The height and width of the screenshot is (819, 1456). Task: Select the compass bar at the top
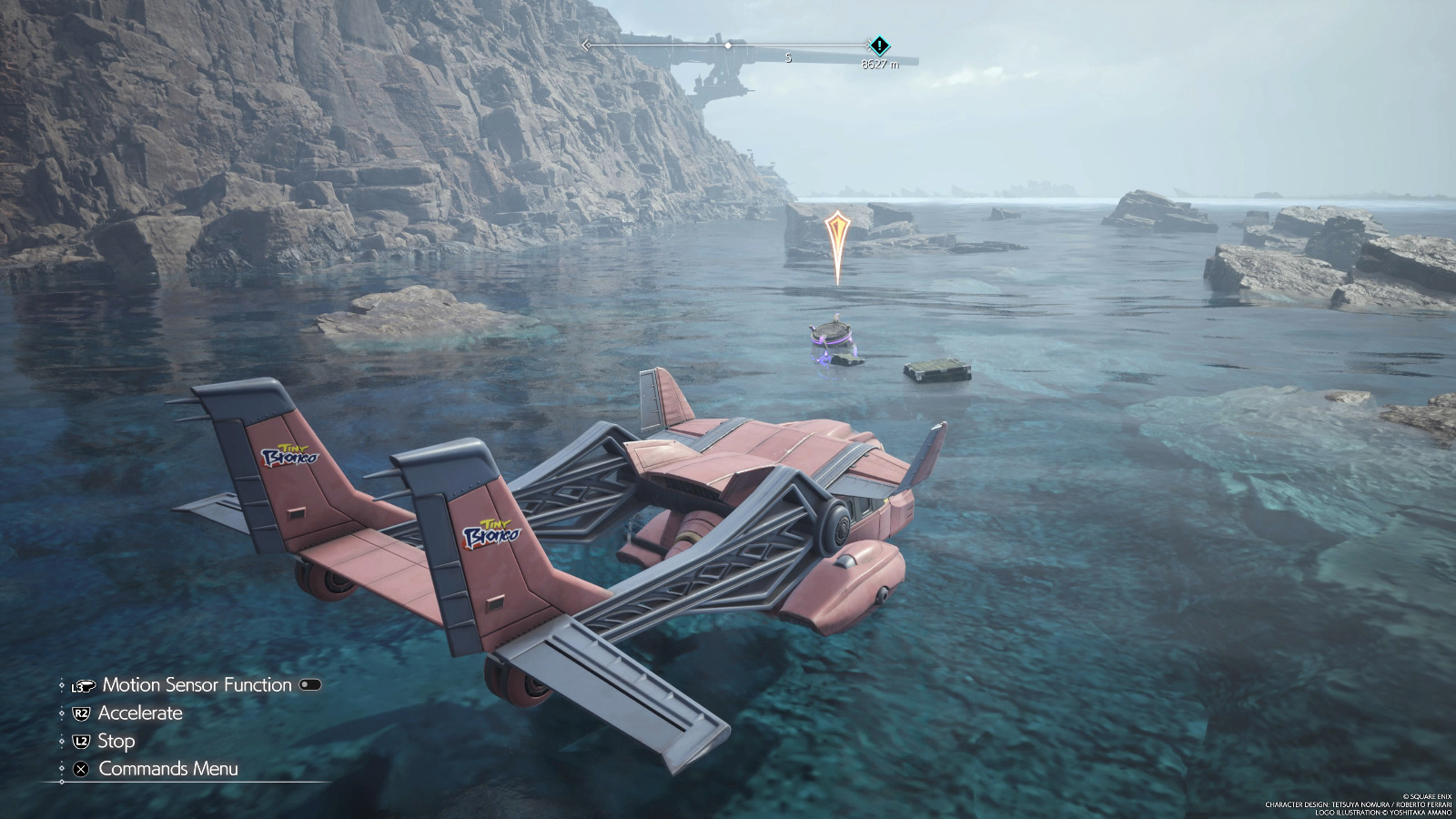[728, 45]
